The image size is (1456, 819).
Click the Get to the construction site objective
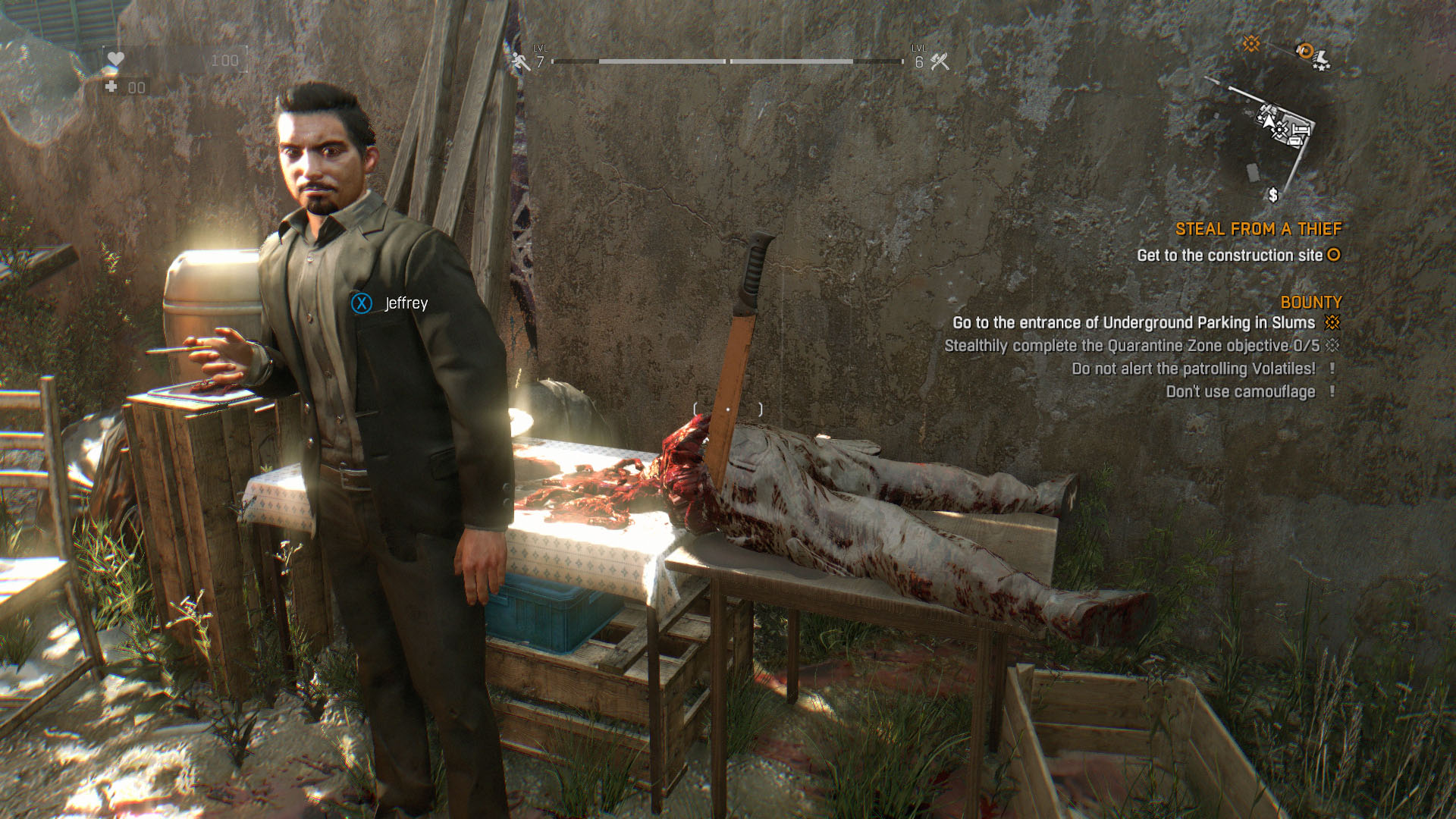1229,256
